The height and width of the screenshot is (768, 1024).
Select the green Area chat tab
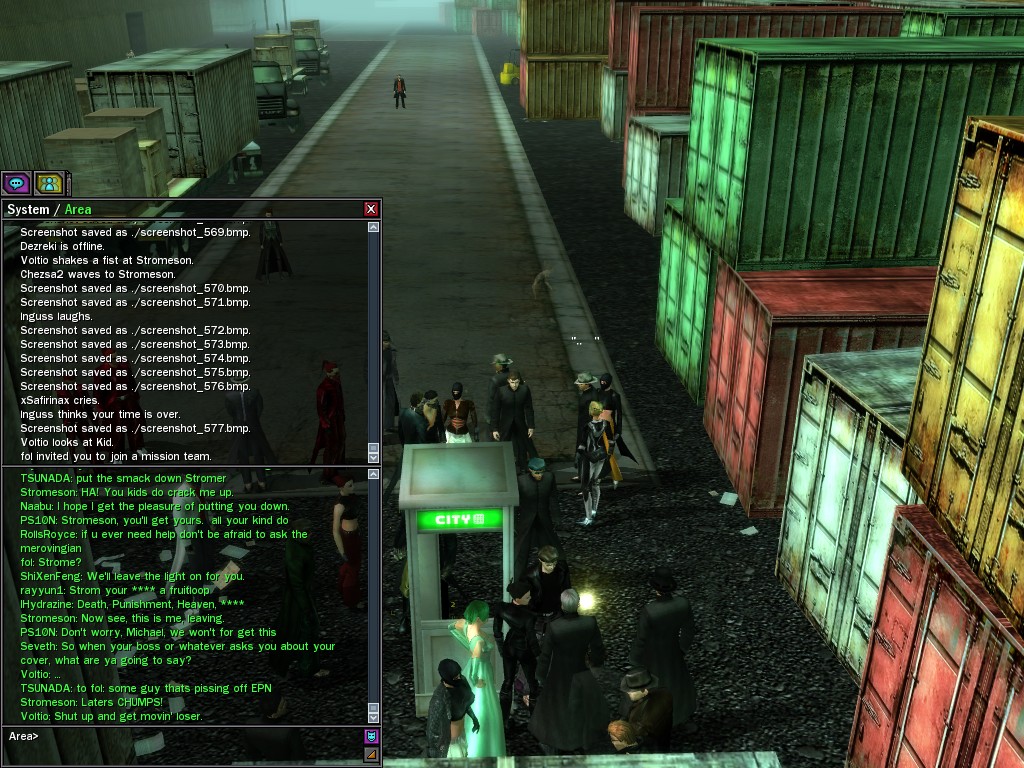78,210
